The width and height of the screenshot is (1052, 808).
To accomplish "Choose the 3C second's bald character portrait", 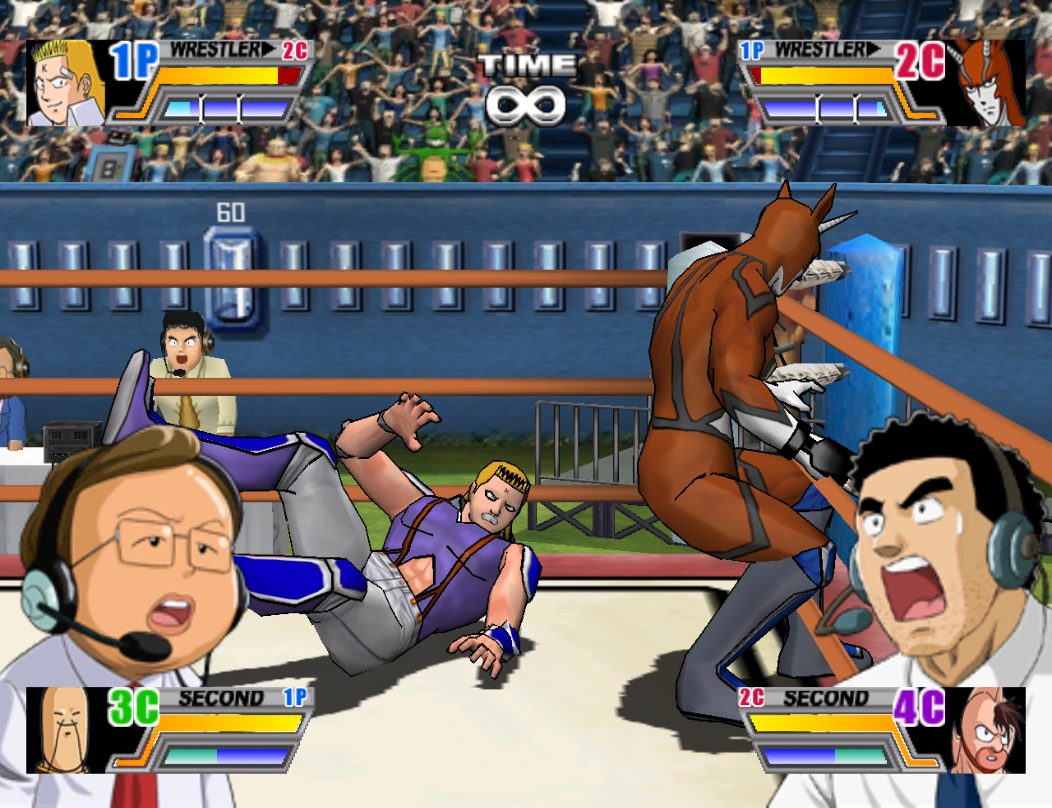I will pos(66,729).
